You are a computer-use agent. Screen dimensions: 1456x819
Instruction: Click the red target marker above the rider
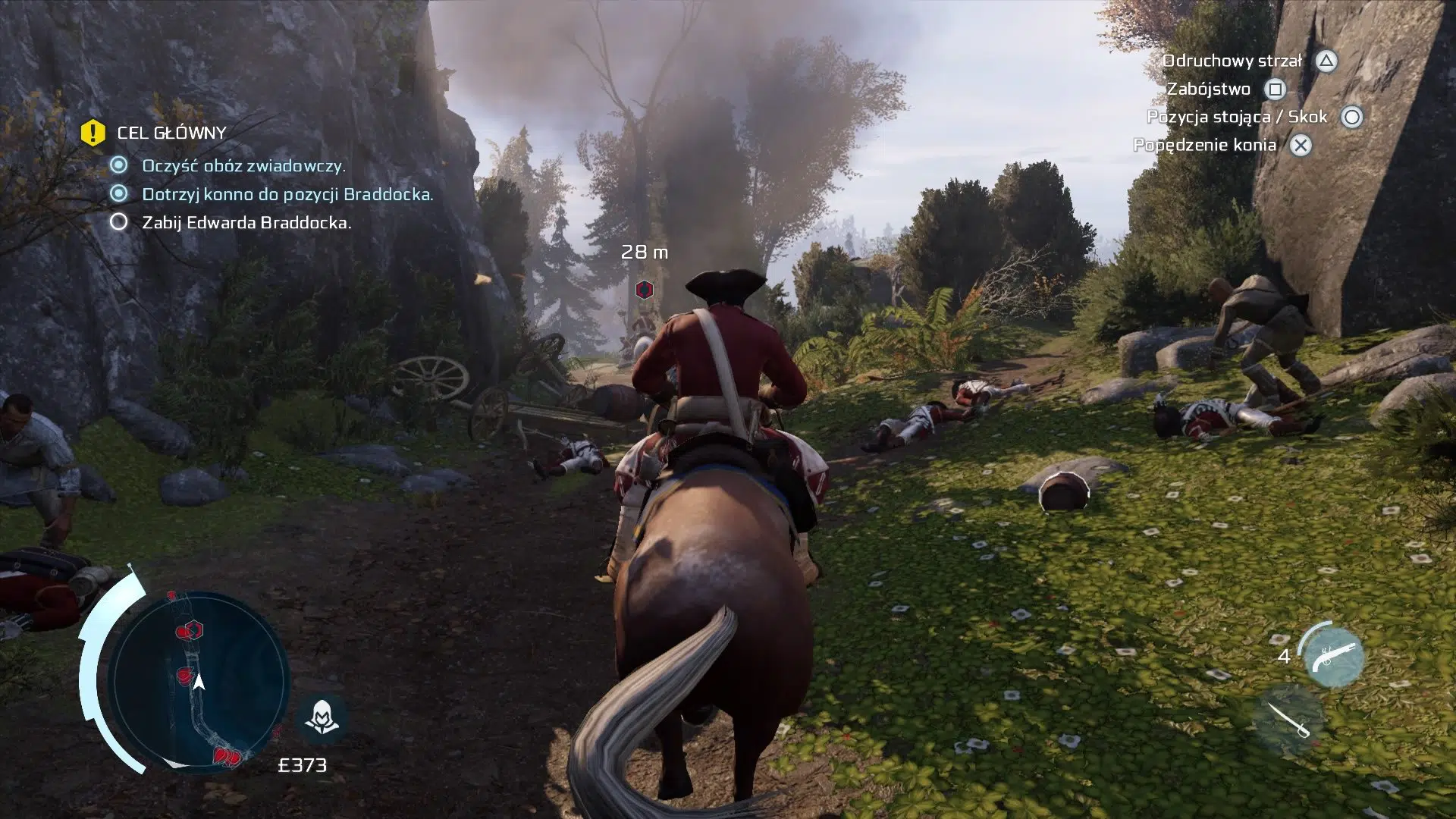click(x=644, y=289)
